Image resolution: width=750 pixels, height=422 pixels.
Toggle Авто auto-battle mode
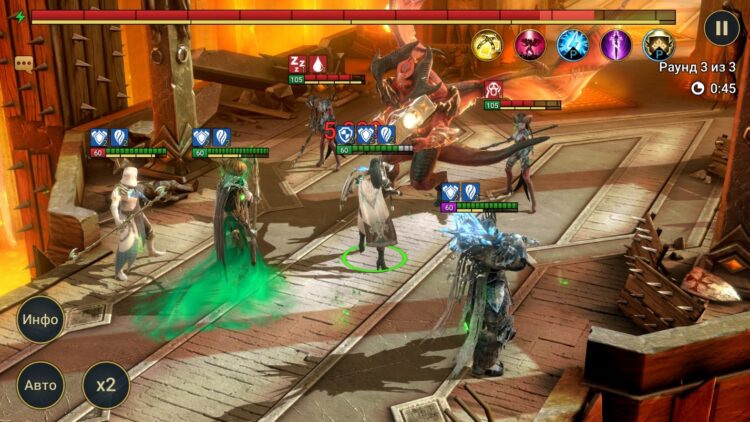coord(41,385)
